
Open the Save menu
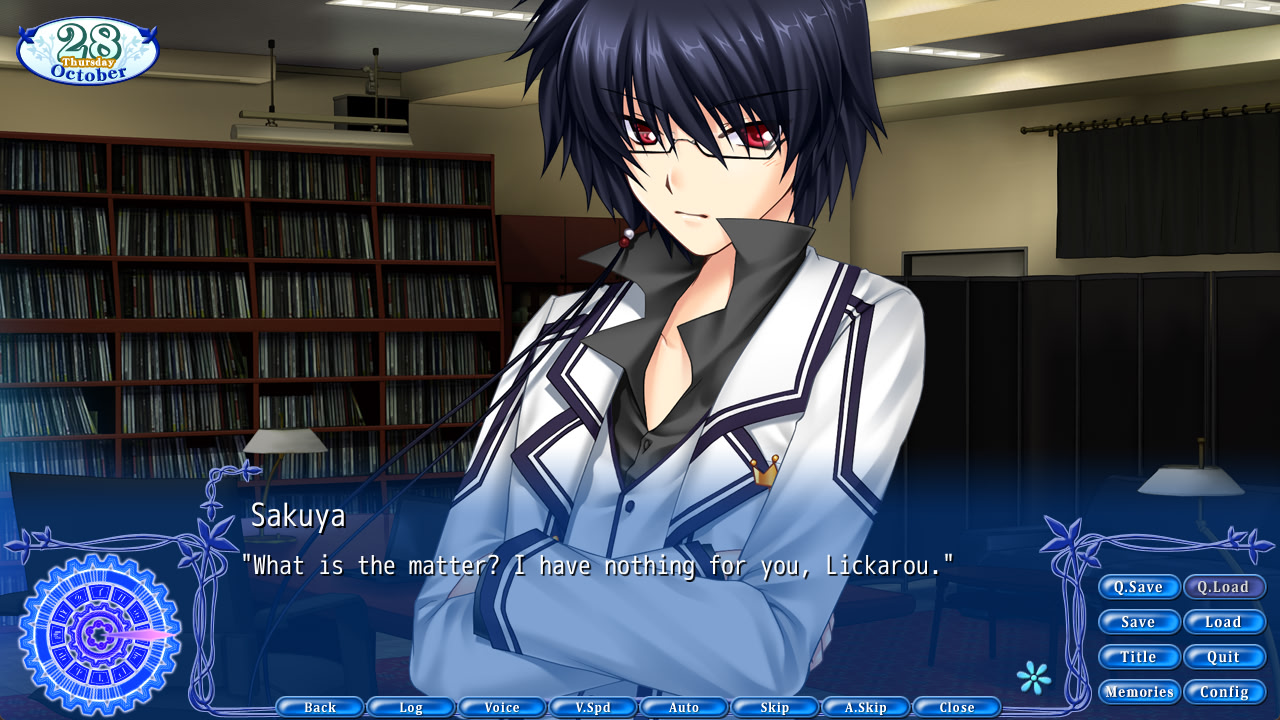click(1139, 621)
